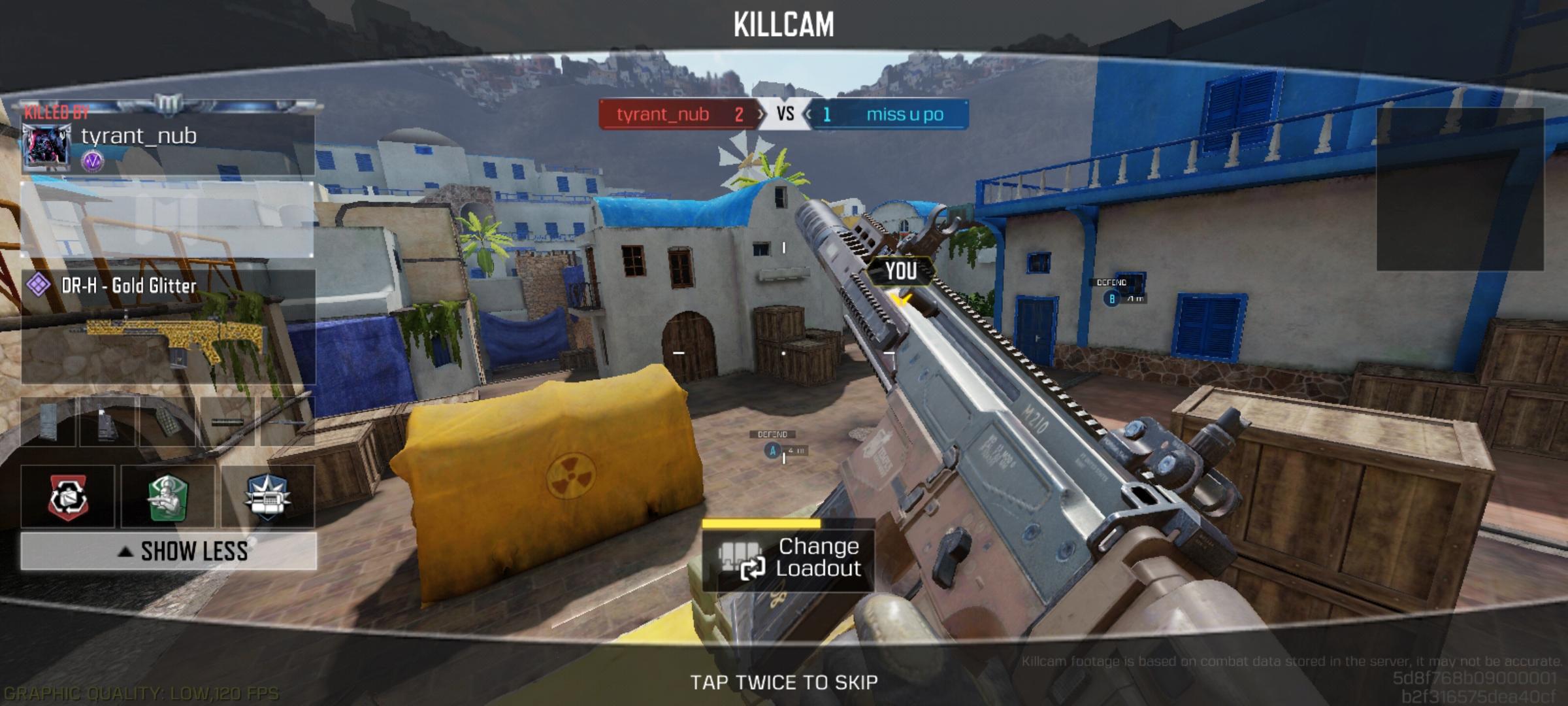Click the arrow next to SHOW LESS
The height and width of the screenshot is (706, 1568).
[124, 551]
